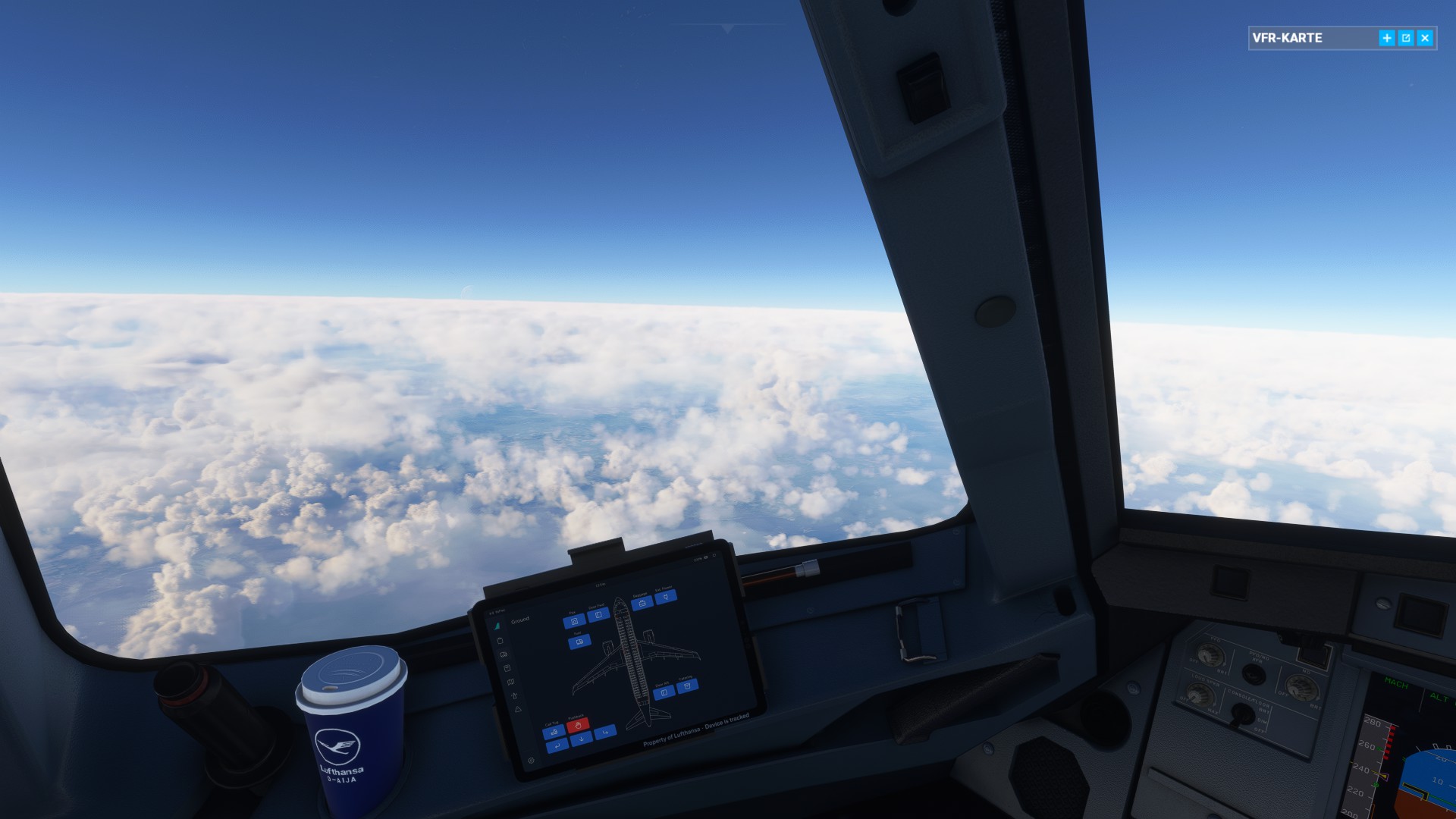Click the plus icon on the VFR-KARTE toolbar
This screenshot has width=1456, height=819.
[1385, 37]
